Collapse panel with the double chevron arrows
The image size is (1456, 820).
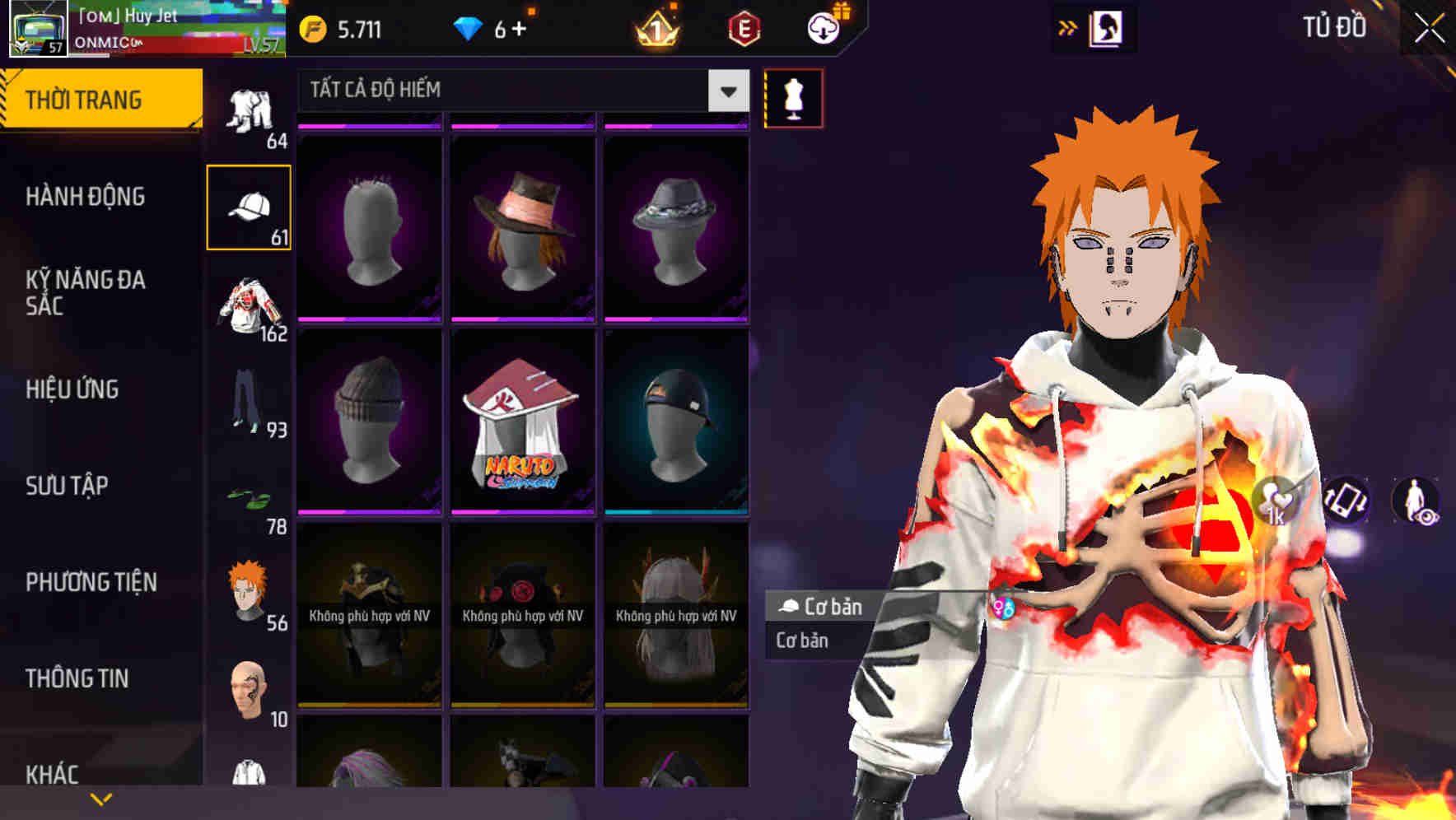coord(1068,26)
